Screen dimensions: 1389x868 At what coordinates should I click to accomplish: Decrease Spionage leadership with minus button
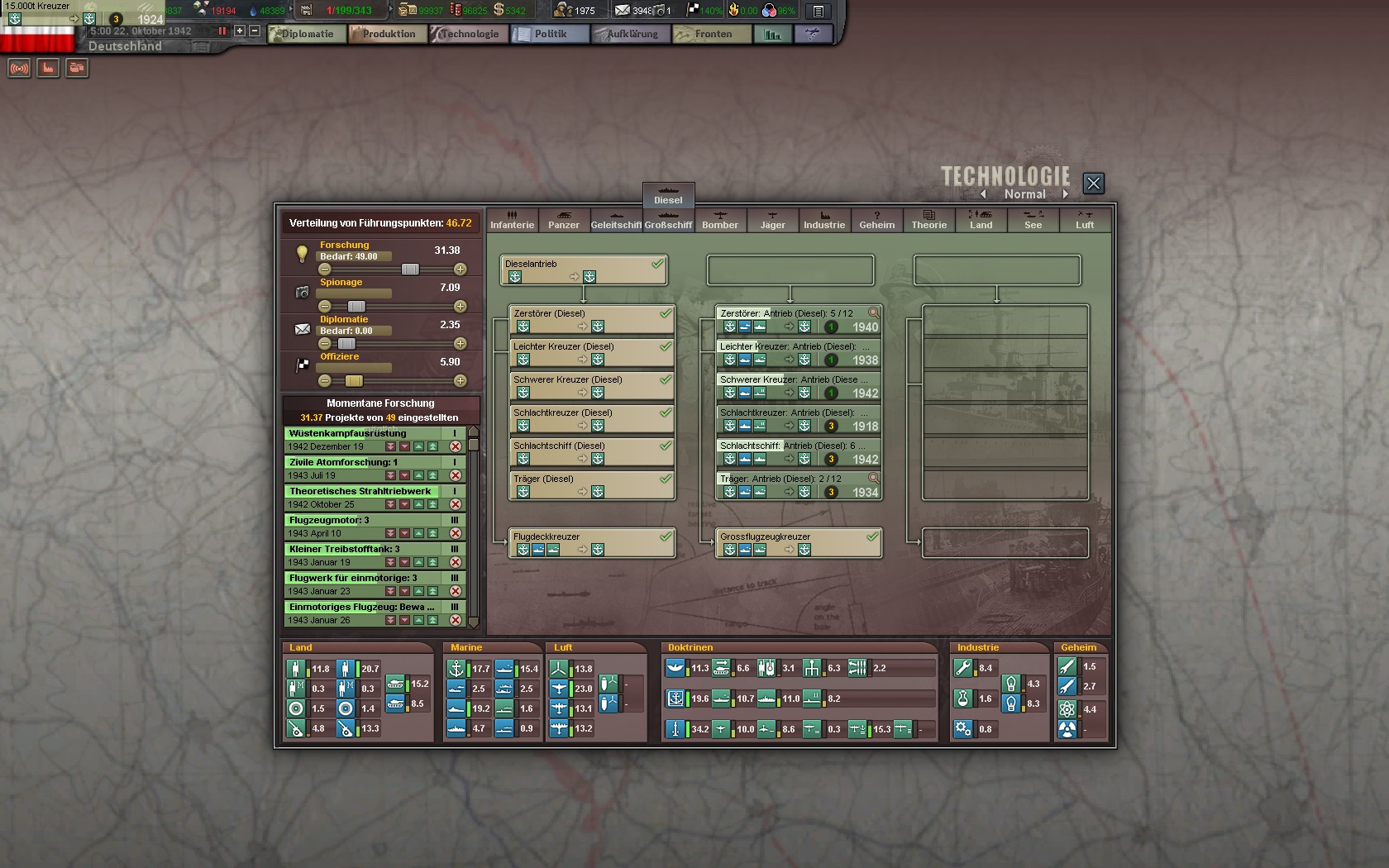pyautogui.click(x=325, y=307)
